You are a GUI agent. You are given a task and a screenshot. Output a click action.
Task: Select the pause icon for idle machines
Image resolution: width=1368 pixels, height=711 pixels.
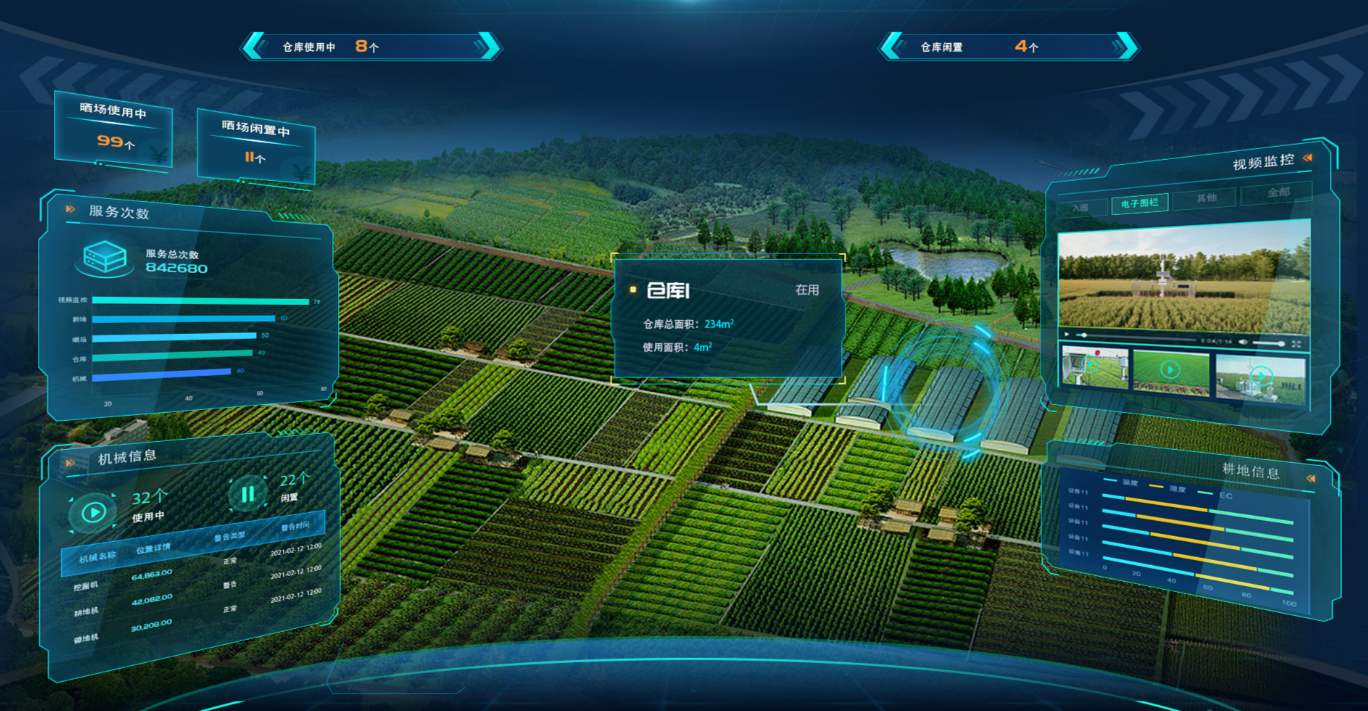coord(247,493)
